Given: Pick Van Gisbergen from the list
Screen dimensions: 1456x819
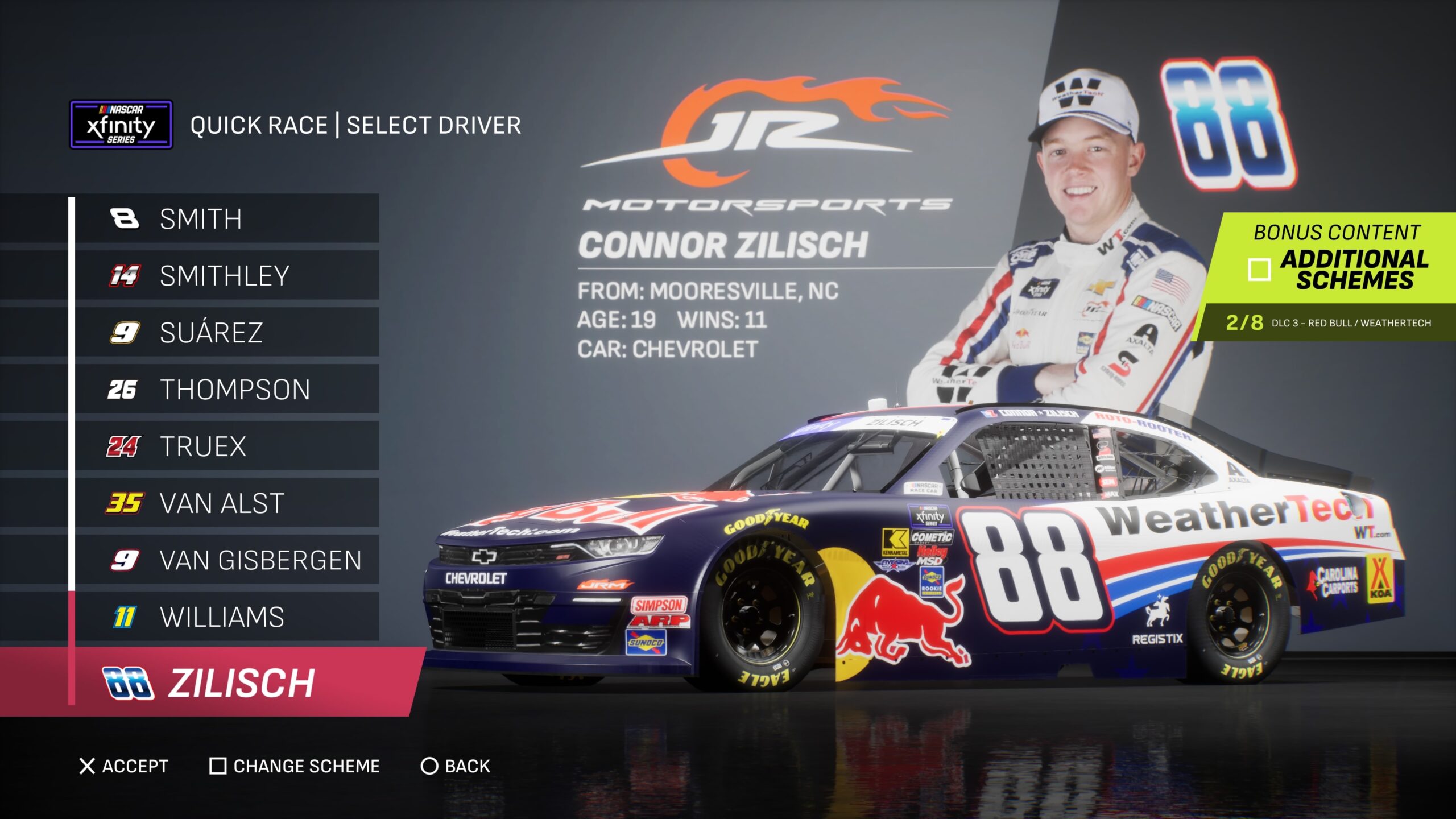Looking at the screenshot, I should [x=227, y=560].
